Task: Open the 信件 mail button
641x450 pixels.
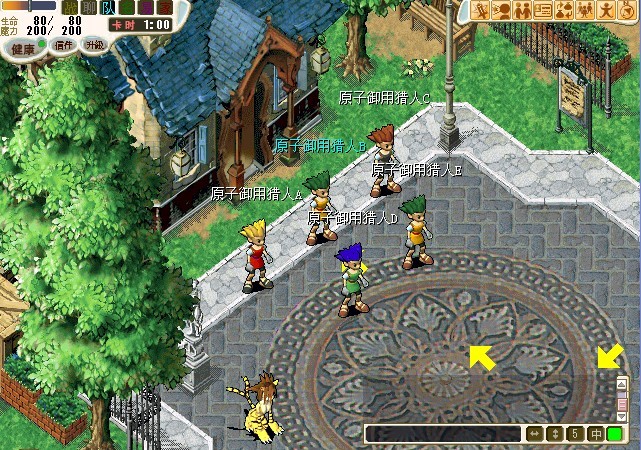Action: point(65,45)
